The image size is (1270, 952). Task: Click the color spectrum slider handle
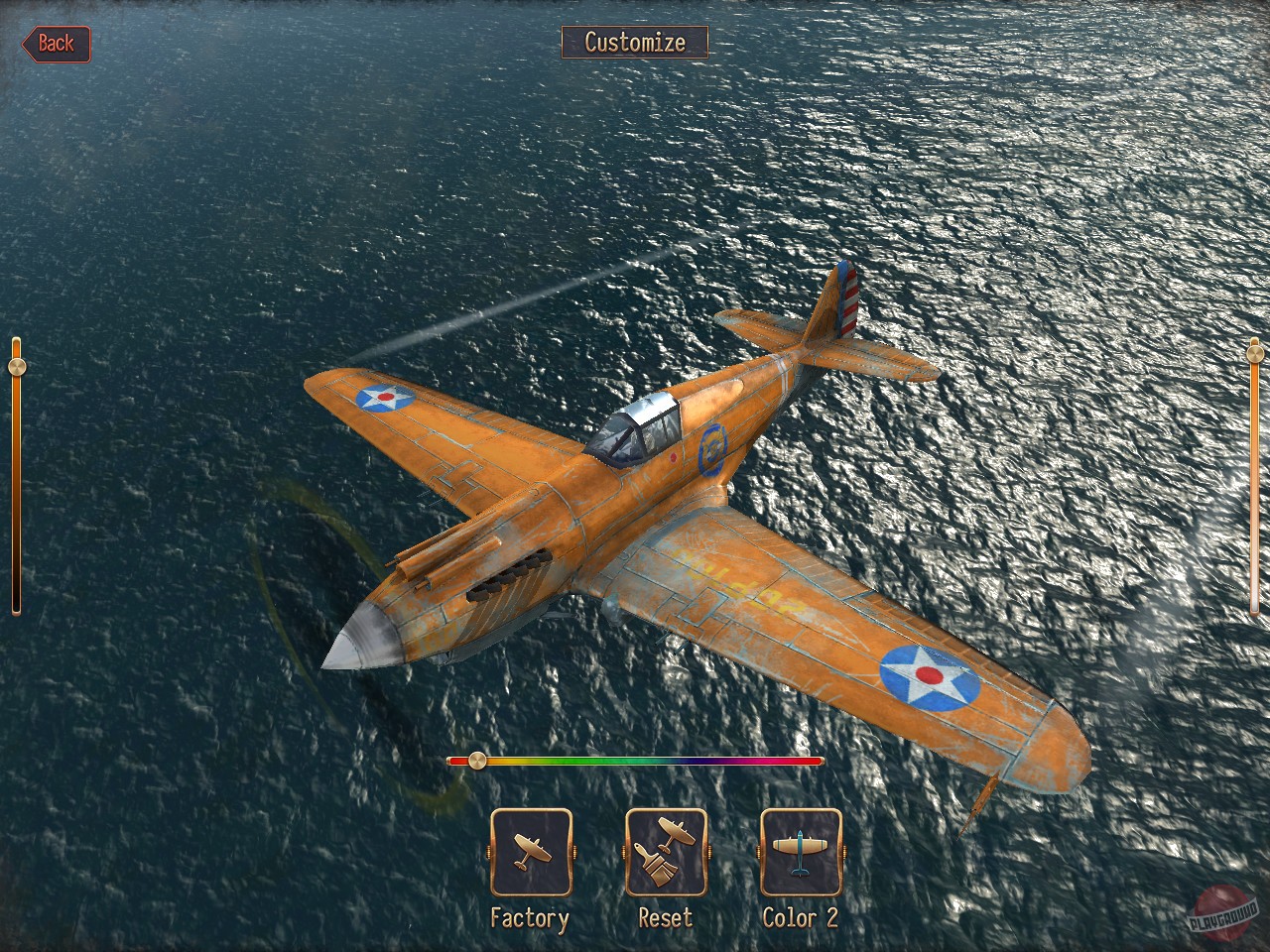pyautogui.click(x=479, y=760)
